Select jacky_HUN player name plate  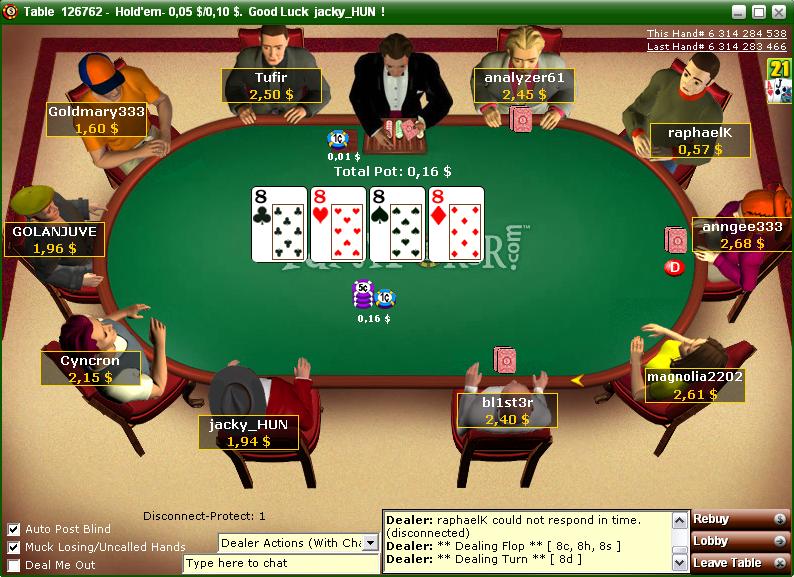pos(248,432)
